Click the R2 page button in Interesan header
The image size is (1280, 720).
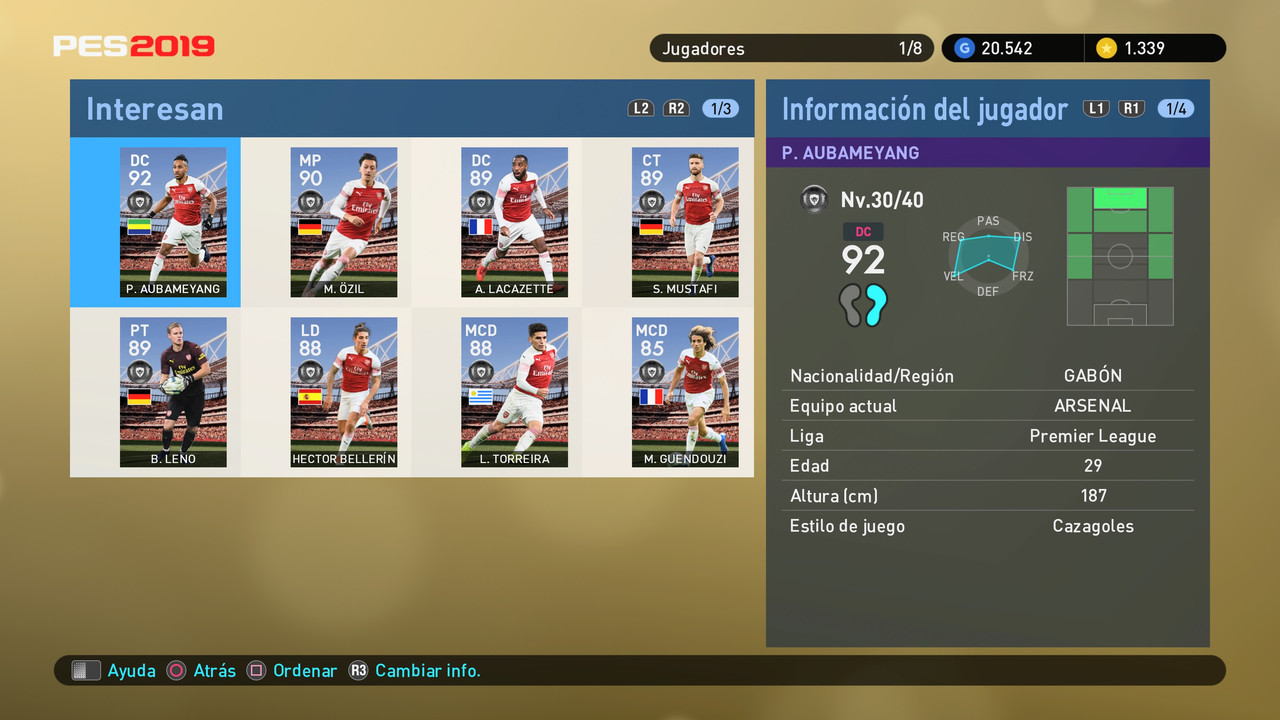coord(676,108)
